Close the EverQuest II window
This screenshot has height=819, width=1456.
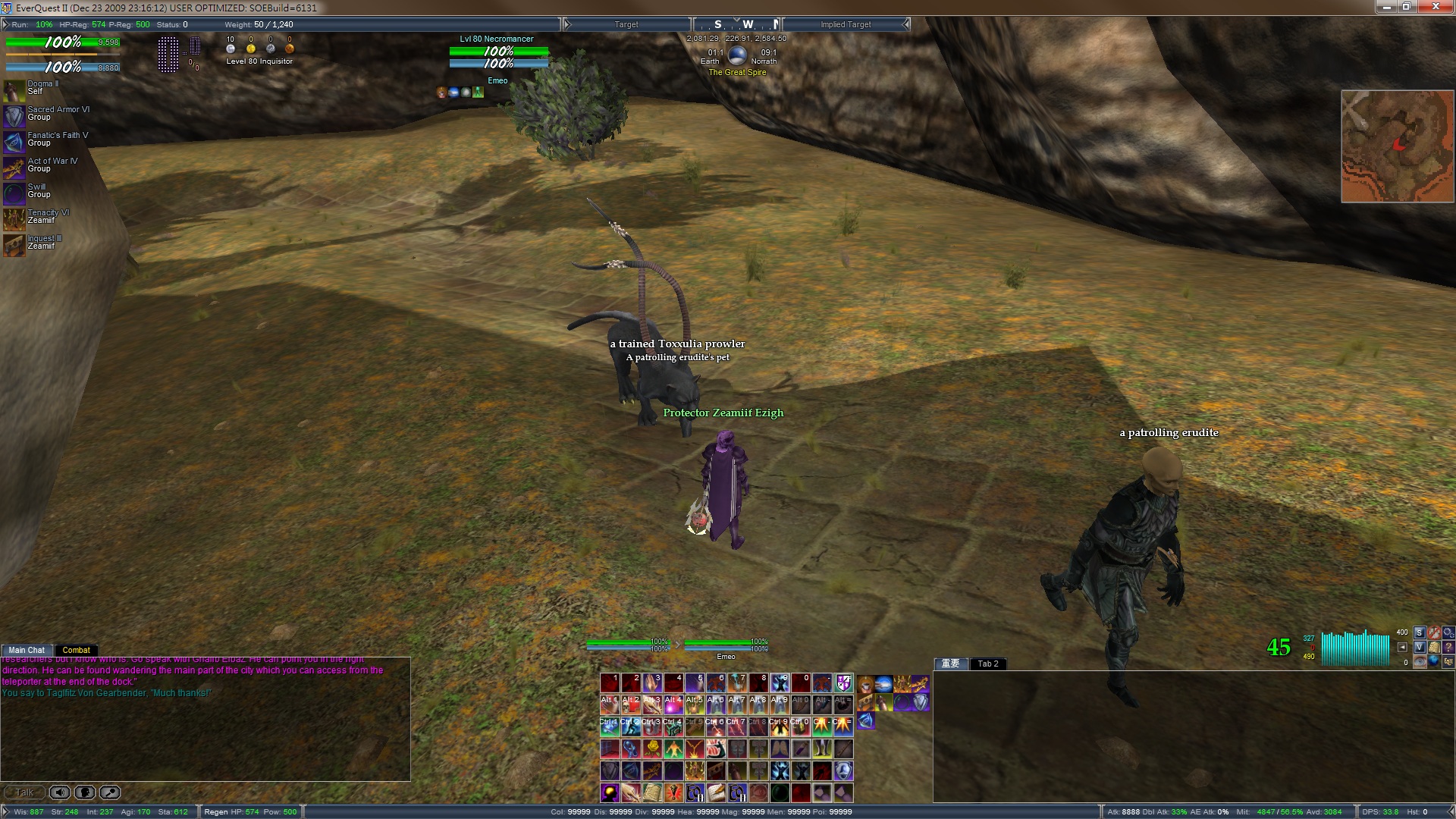(1436, 7)
